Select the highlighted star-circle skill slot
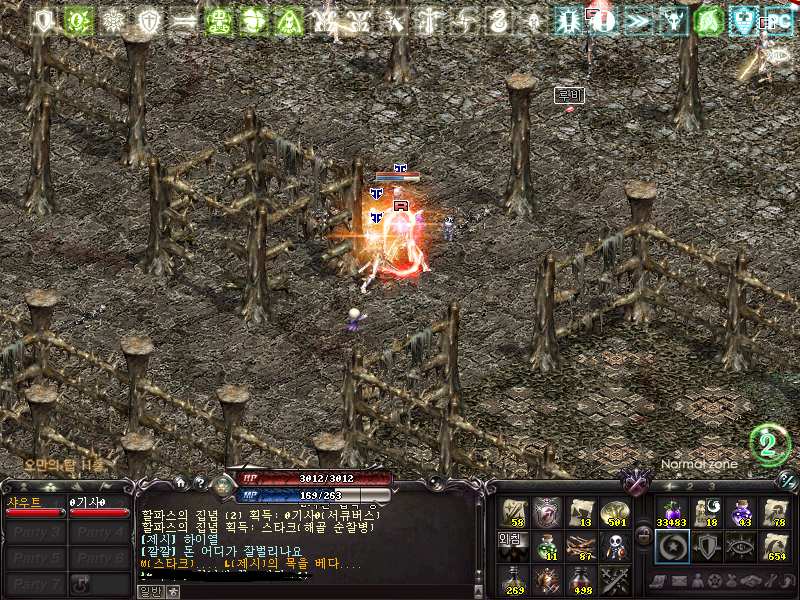800x600 pixels. click(671, 546)
